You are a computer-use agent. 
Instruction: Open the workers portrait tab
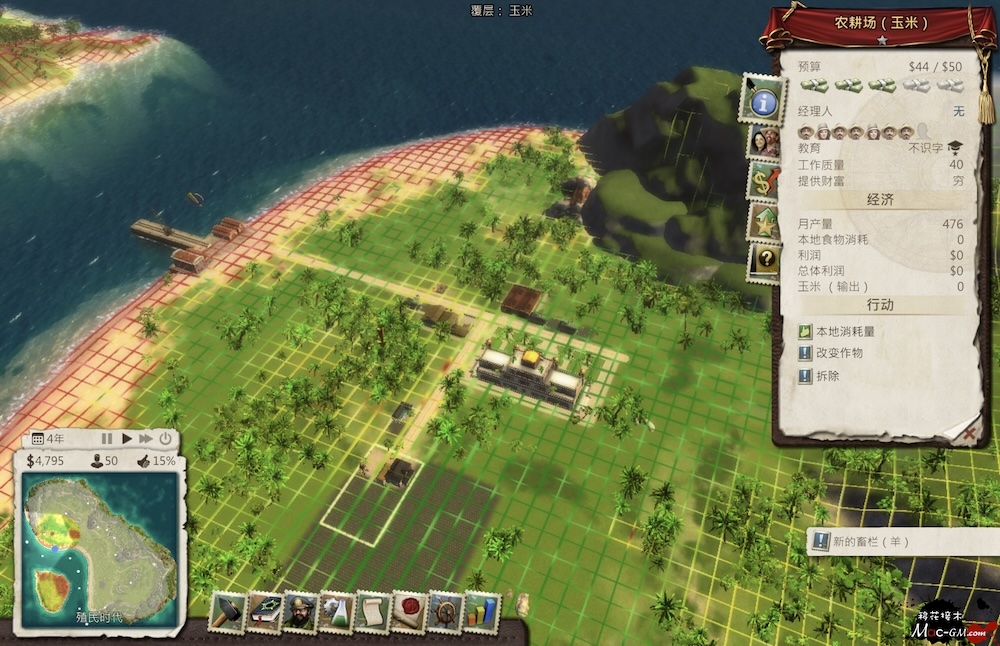click(x=766, y=142)
